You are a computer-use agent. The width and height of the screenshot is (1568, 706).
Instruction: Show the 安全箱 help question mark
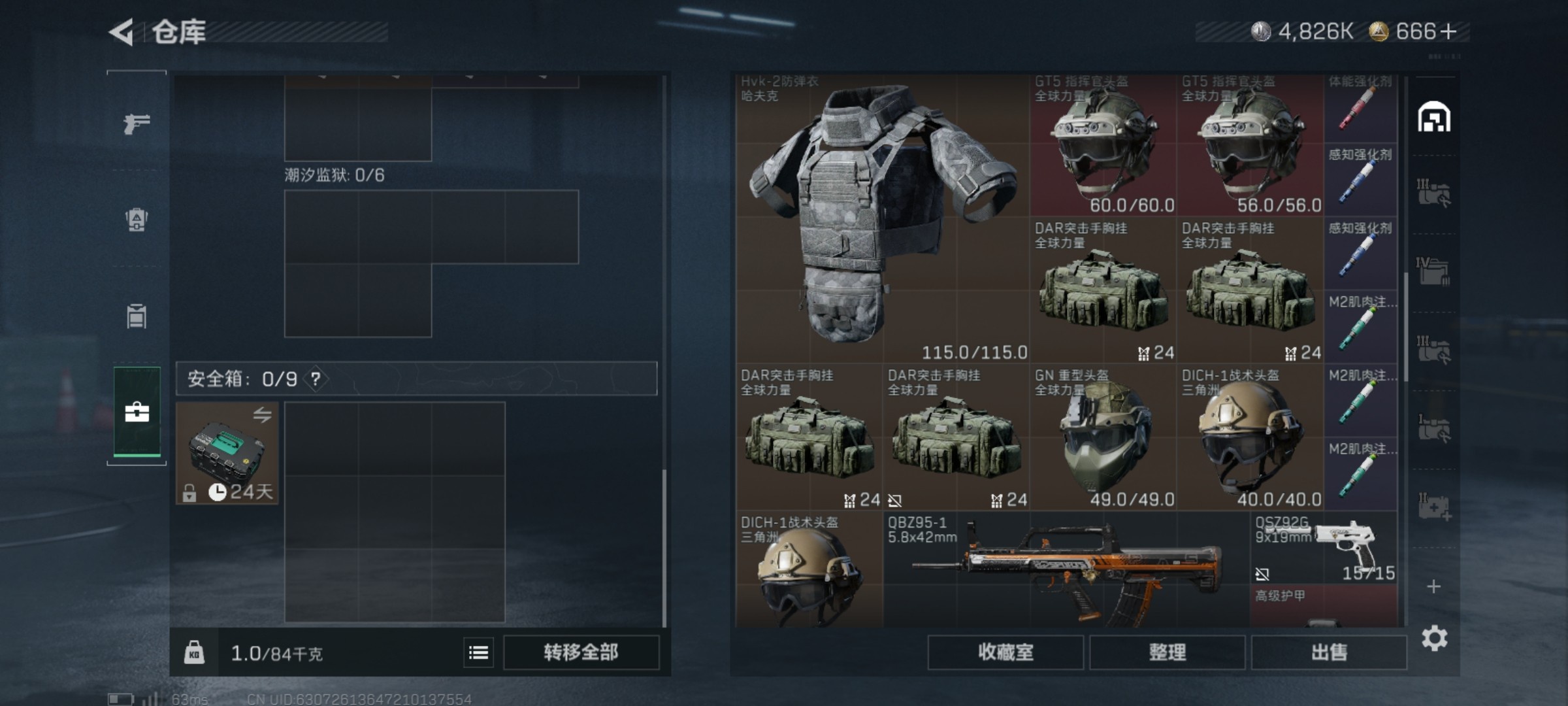(316, 378)
